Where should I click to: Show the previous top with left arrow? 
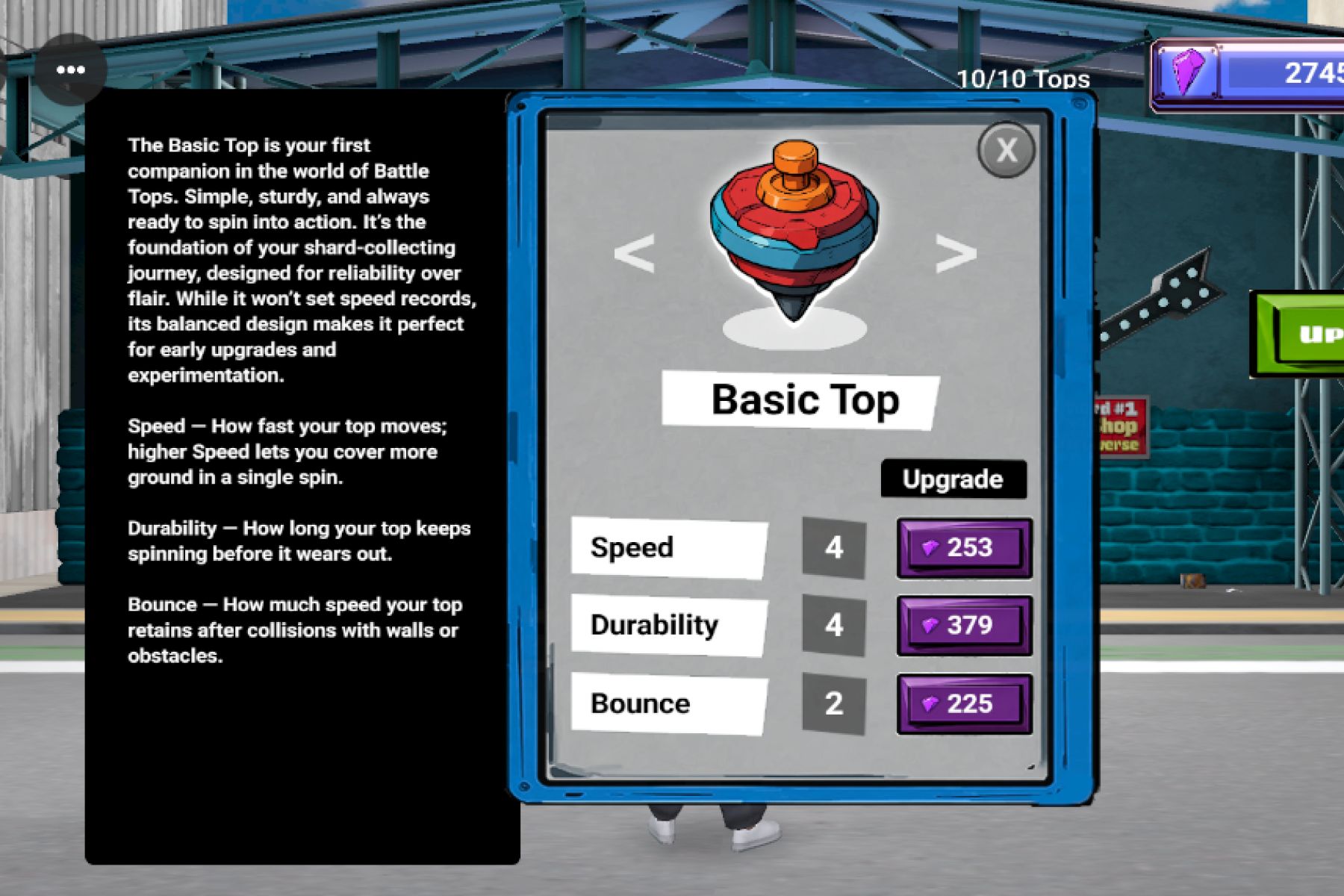(x=634, y=253)
